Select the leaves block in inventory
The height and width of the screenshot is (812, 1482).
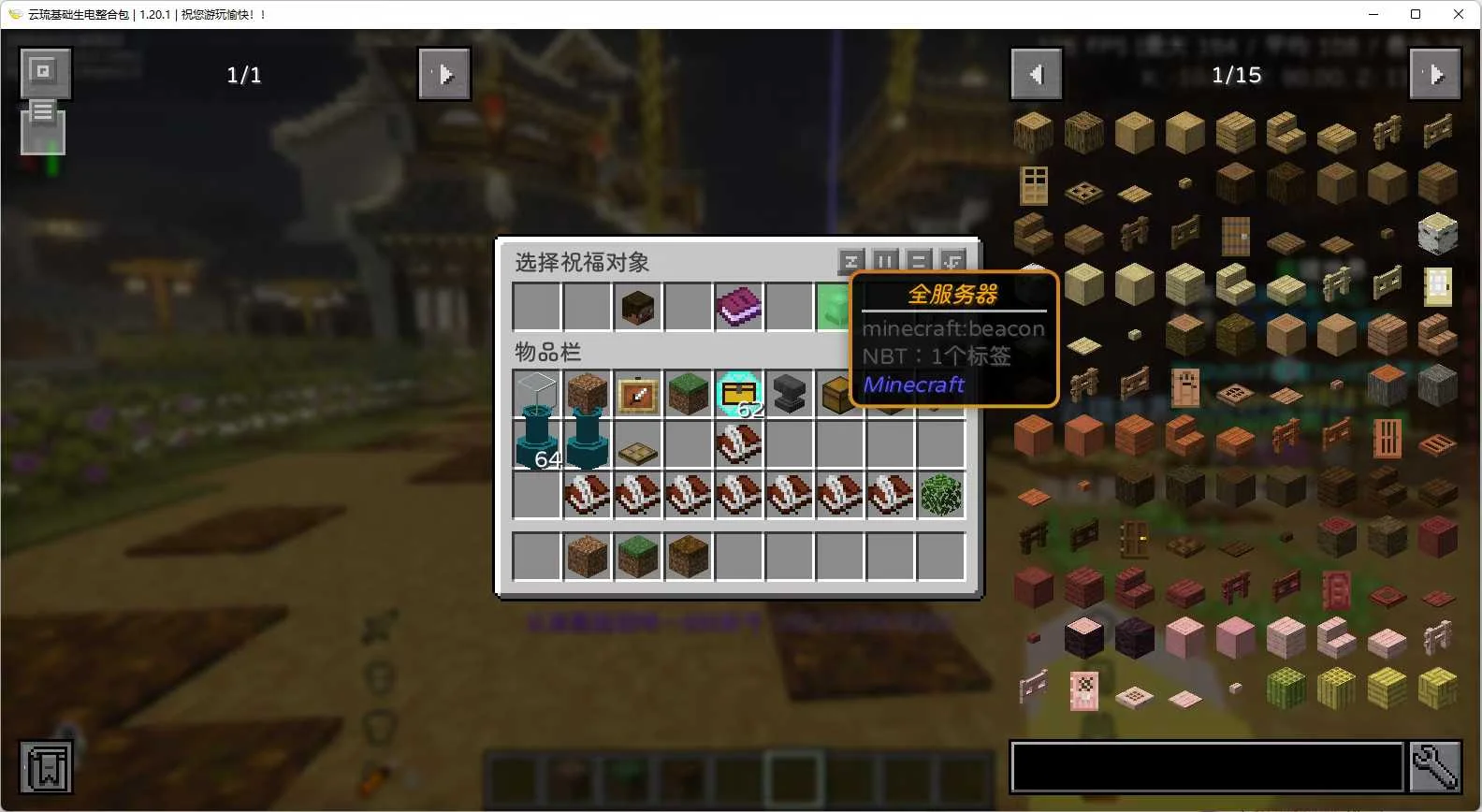(940, 496)
